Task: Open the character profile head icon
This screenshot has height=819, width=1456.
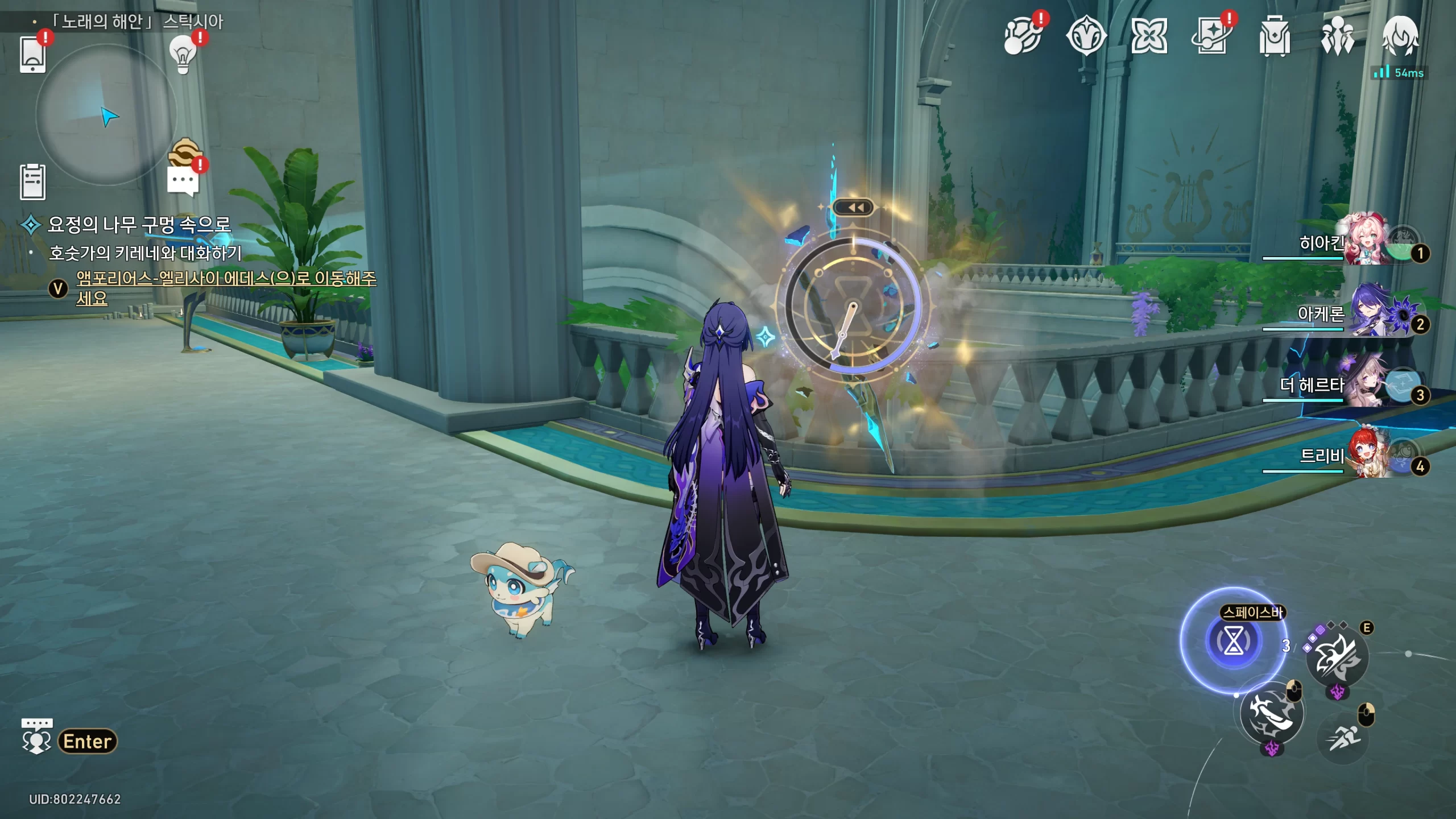Action: coord(1400,36)
